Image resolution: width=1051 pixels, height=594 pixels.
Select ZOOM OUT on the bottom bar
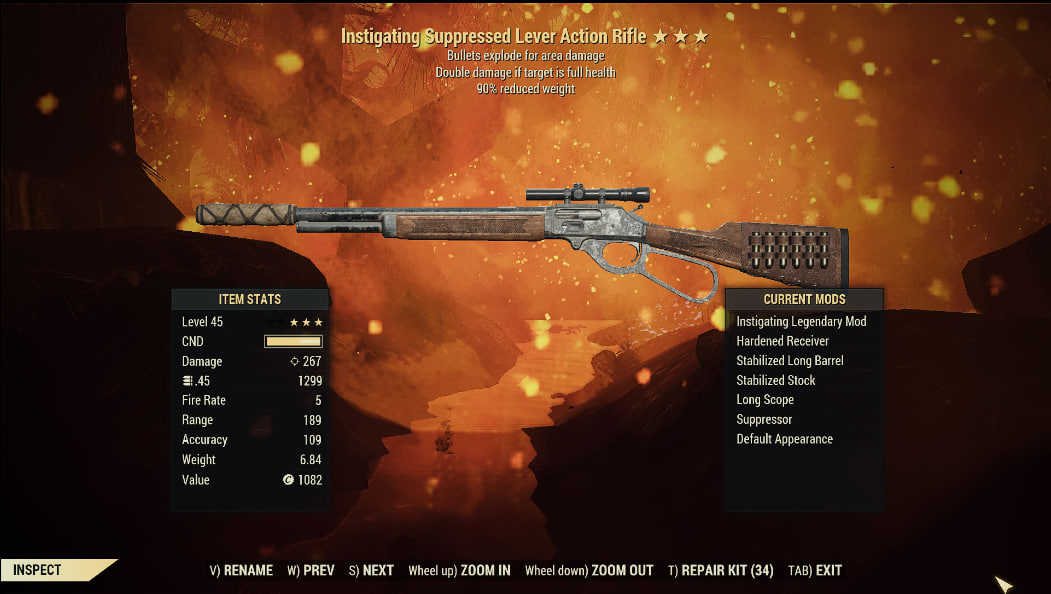[589, 570]
